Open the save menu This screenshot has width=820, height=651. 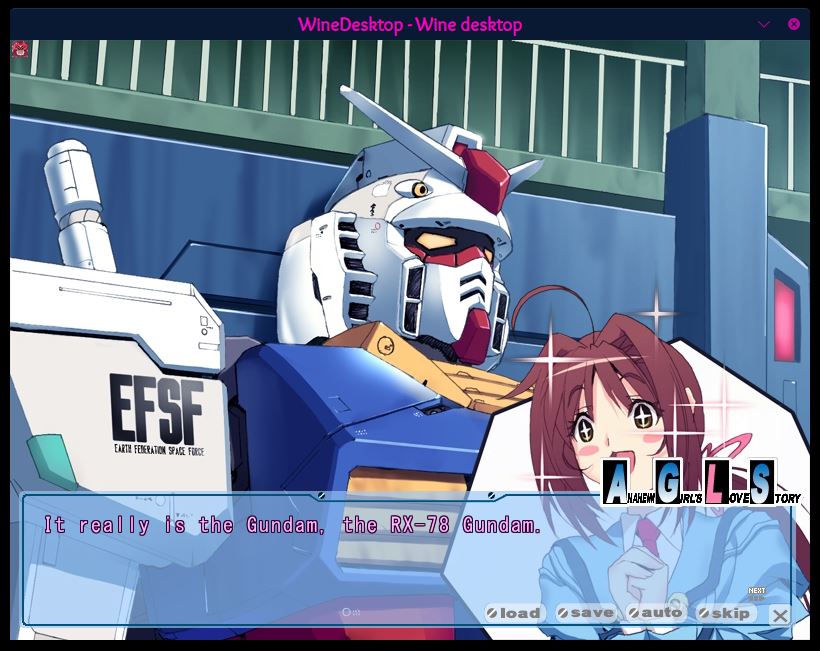tap(586, 613)
